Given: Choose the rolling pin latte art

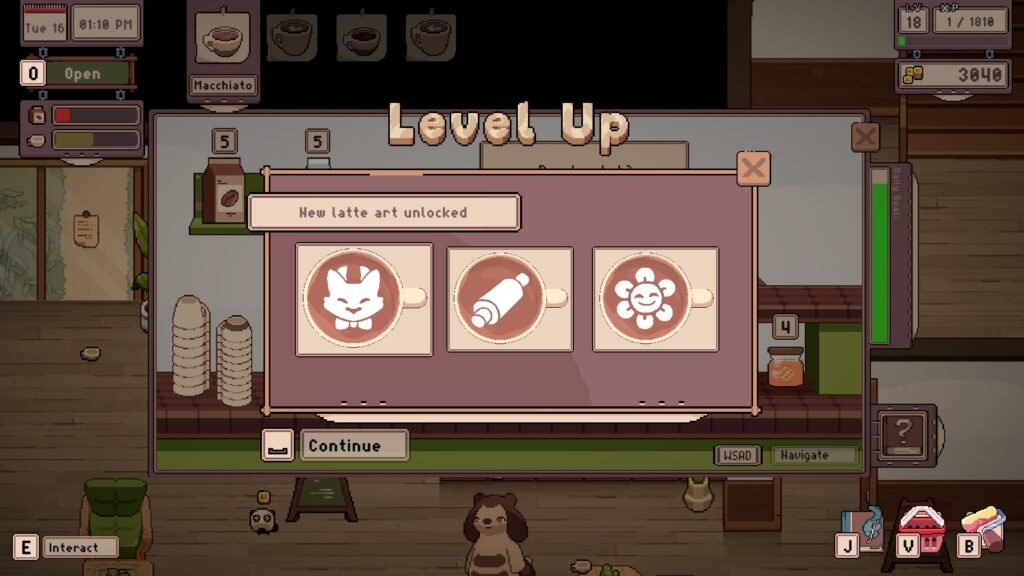Looking at the screenshot, I should click(510, 299).
